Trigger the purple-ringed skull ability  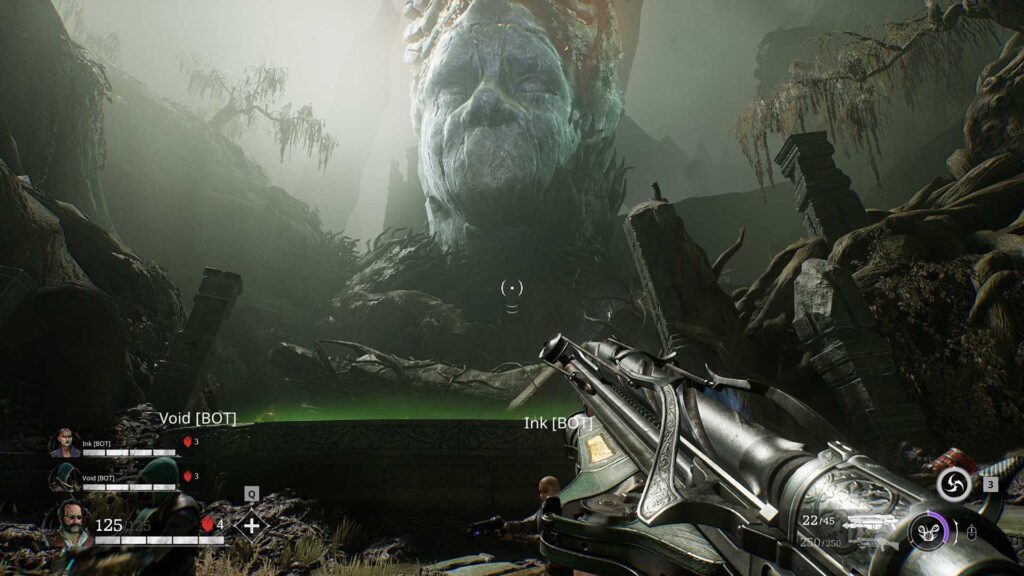coord(928,529)
